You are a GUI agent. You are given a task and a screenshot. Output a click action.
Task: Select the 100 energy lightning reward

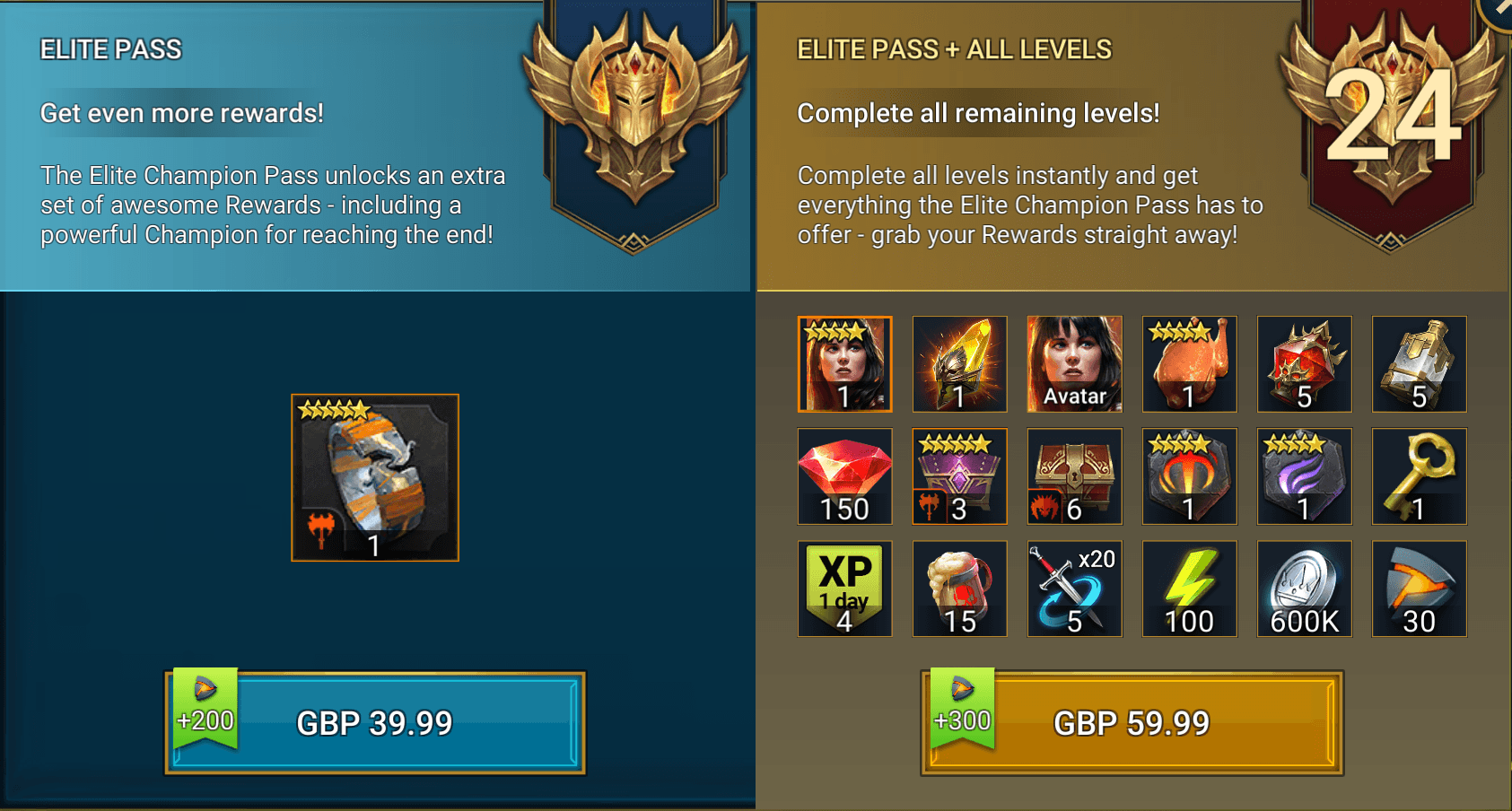pyautogui.click(x=1189, y=589)
